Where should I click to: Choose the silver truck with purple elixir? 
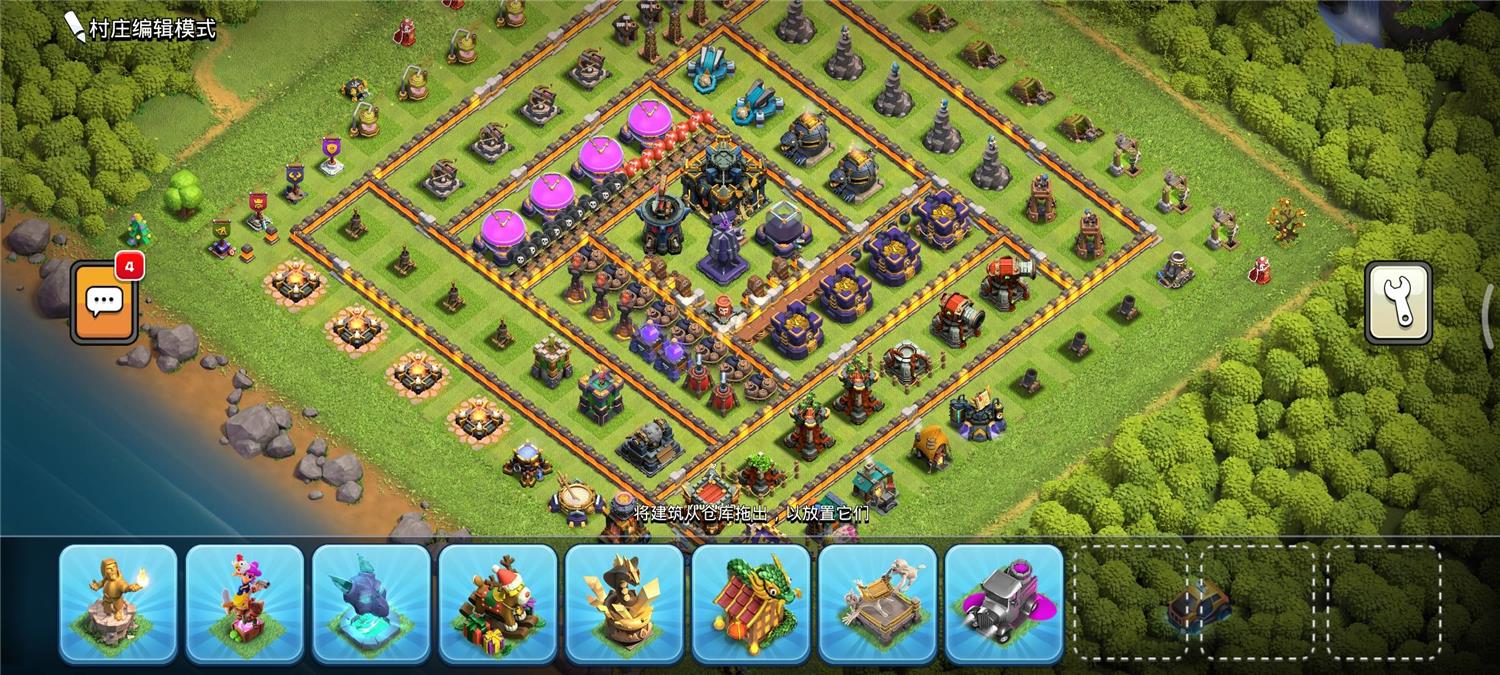click(1004, 603)
